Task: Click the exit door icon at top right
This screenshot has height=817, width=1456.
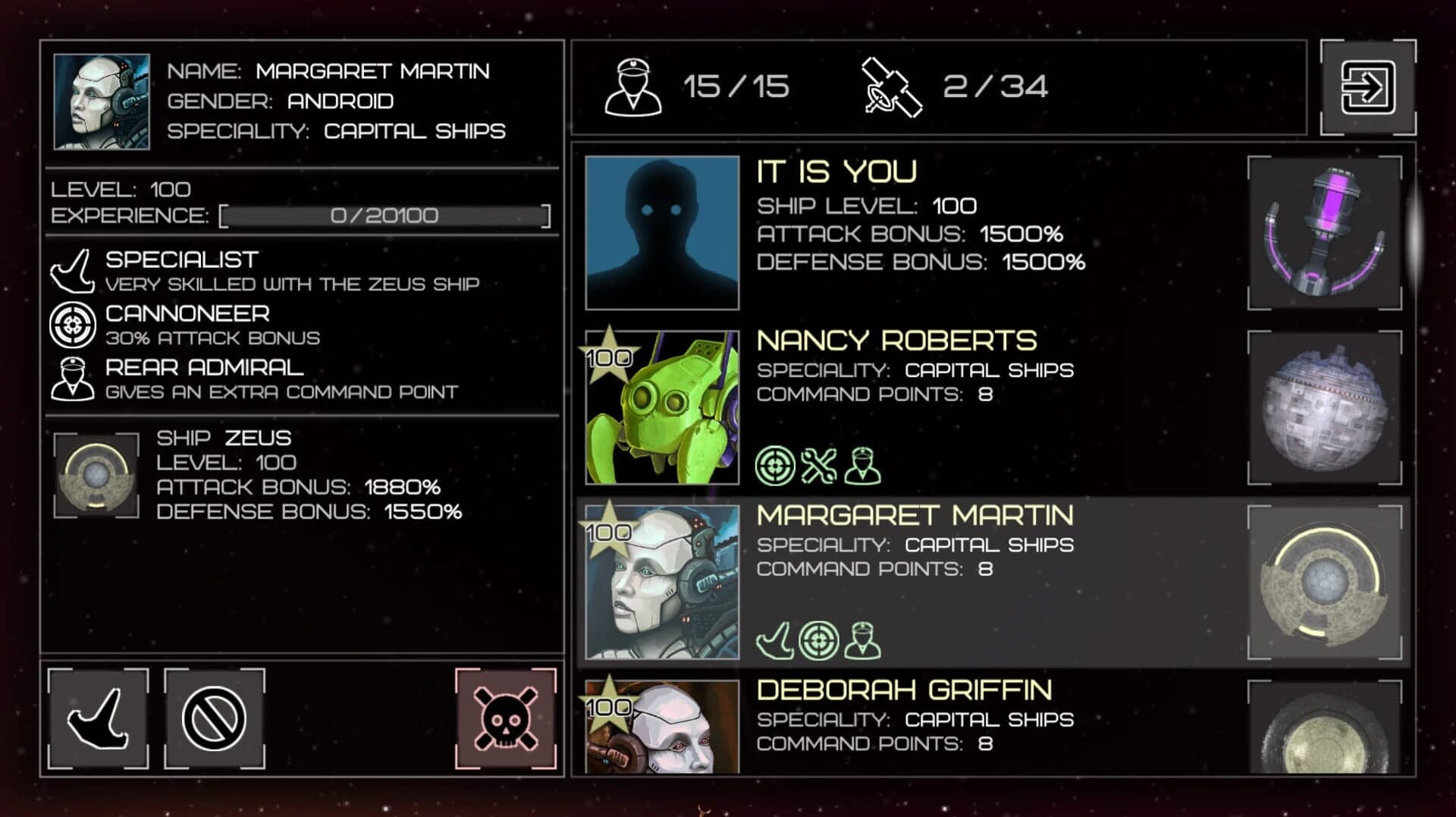Action: click(x=1369, y=89)
